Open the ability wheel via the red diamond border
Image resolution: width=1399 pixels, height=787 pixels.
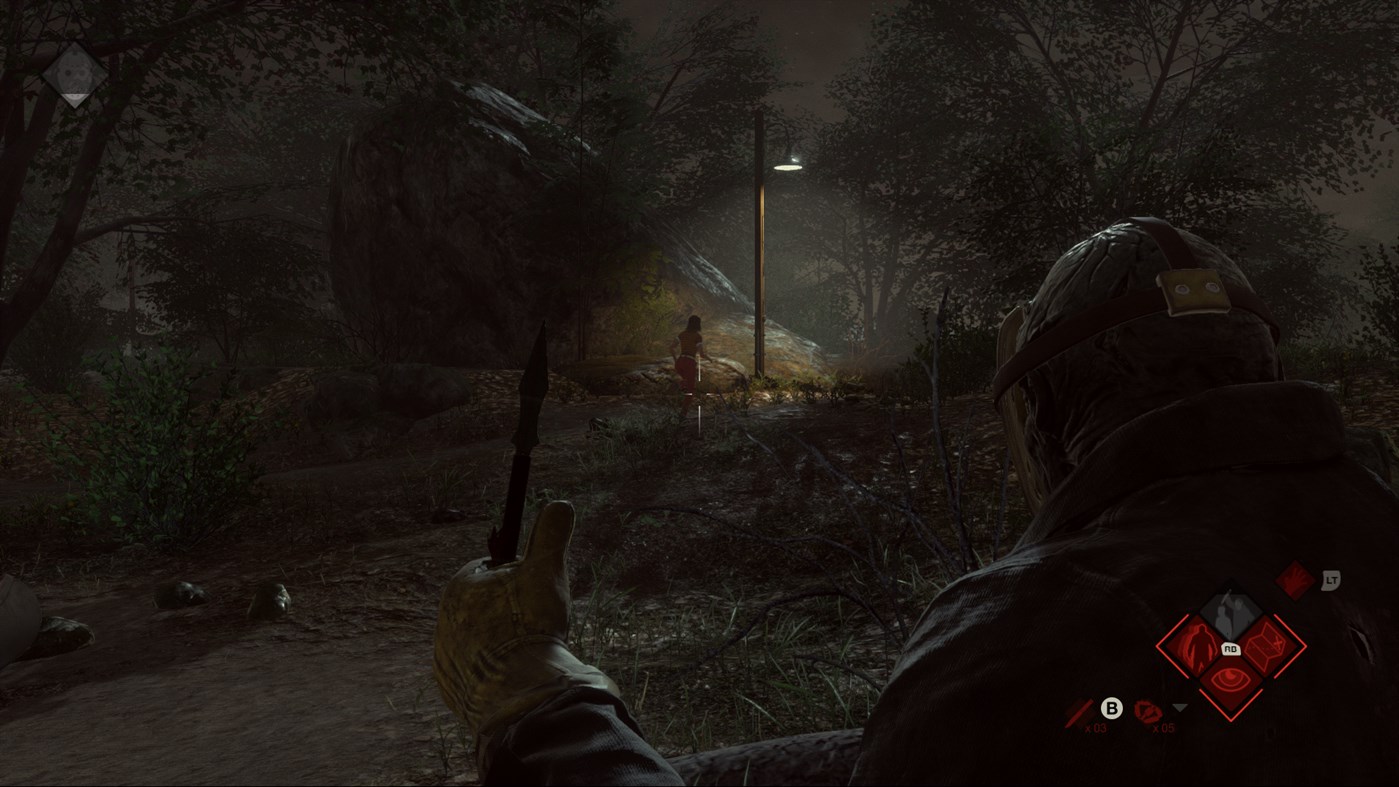click(1158, 644)
